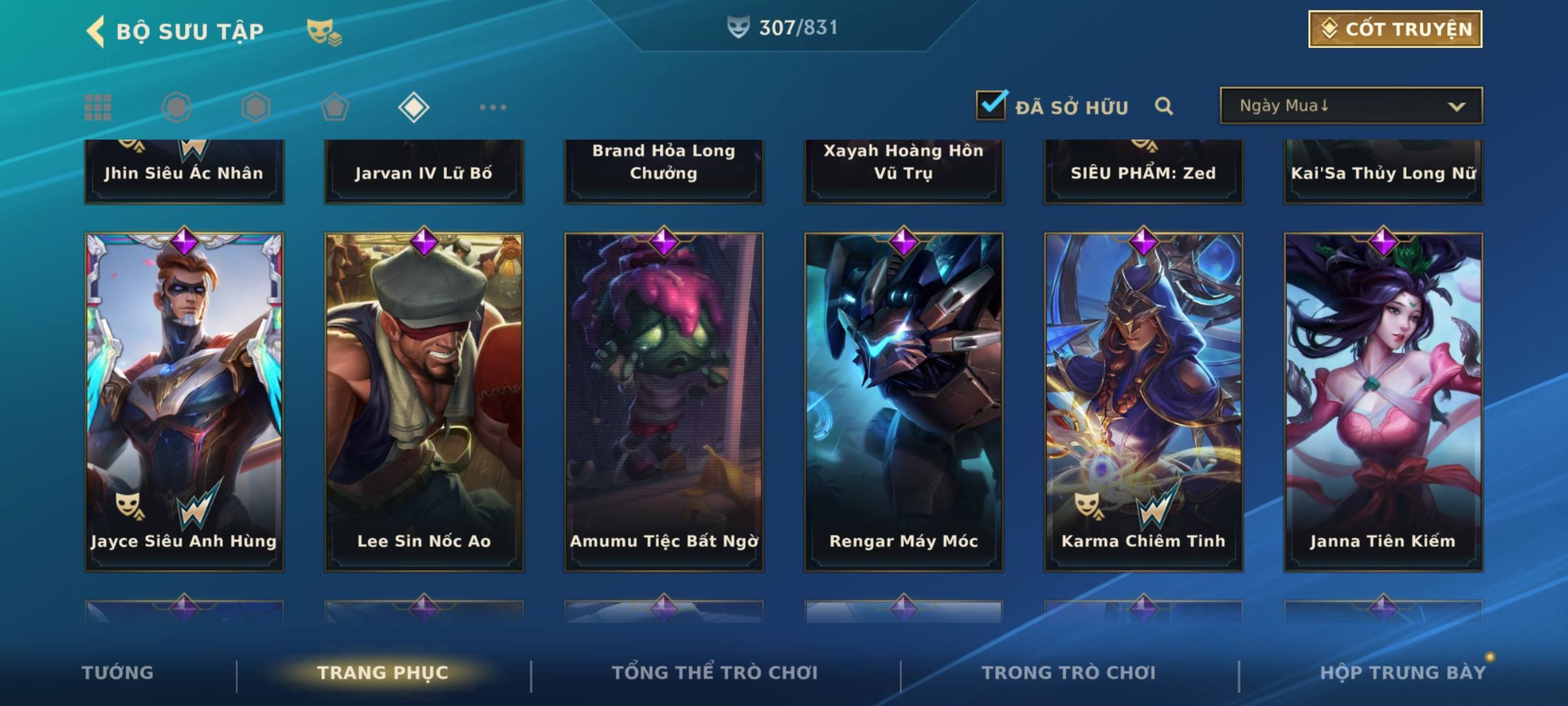The width and height of the screenshot is (1568, 706).
Task: View the Rengar Máy Móc skin
Action: (904, 401)
